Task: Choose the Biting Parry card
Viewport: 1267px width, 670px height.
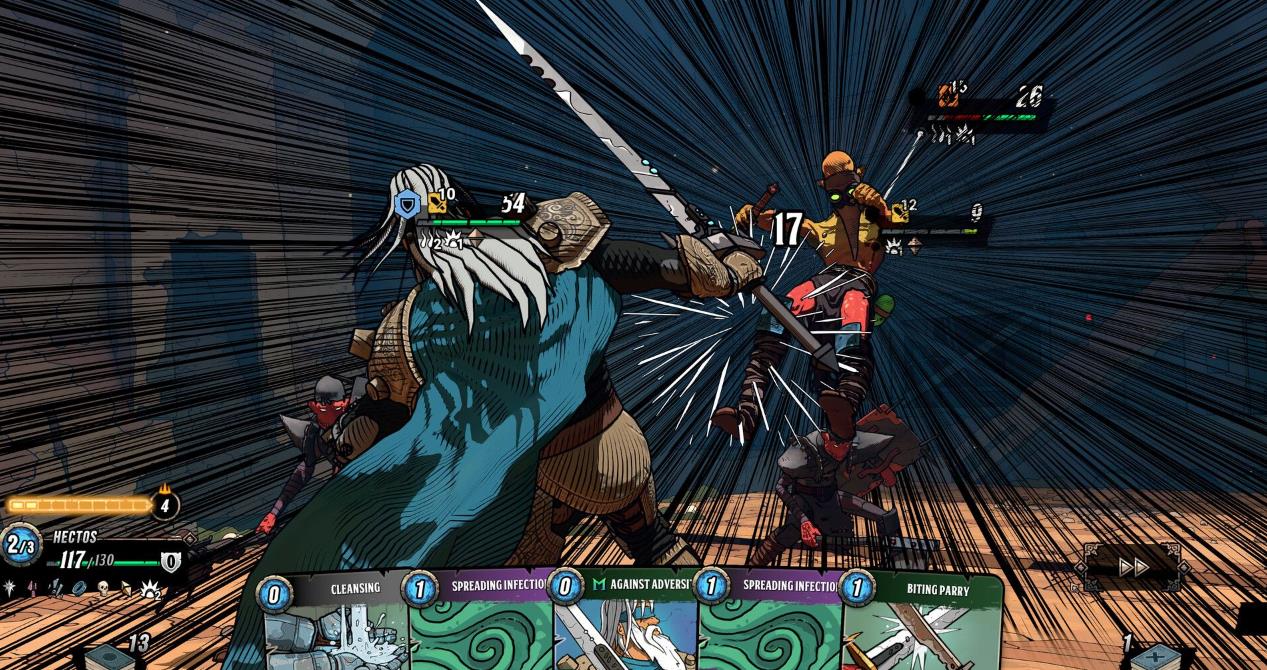Action: click(x=925, y=625)
